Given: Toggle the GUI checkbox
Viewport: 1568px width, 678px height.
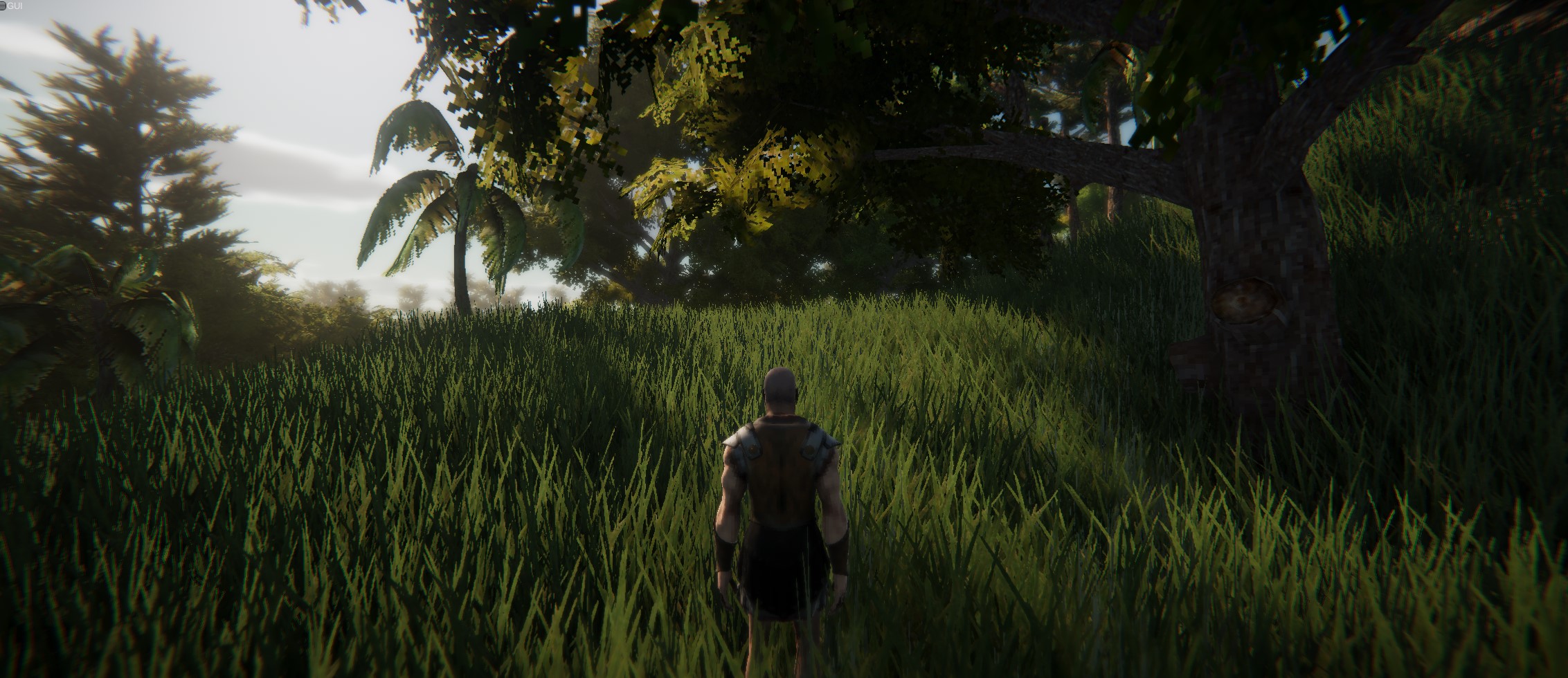Looking at the screenshot, I should [x=3, y=6].
